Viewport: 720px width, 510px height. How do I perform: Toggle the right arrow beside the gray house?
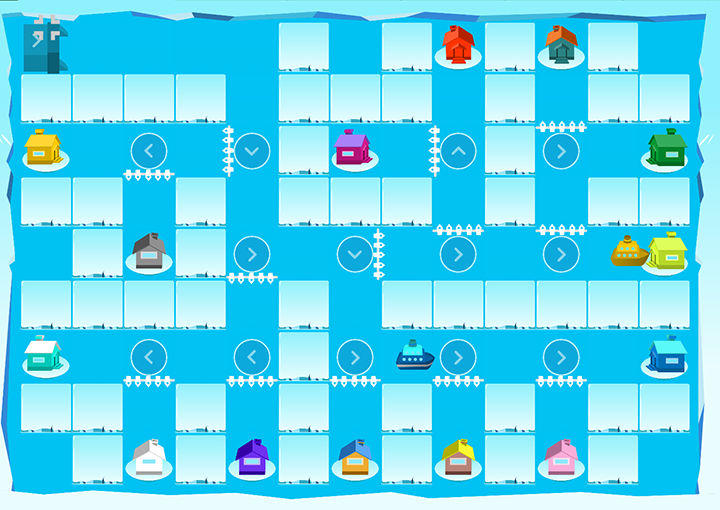click(x=252, y=254)
